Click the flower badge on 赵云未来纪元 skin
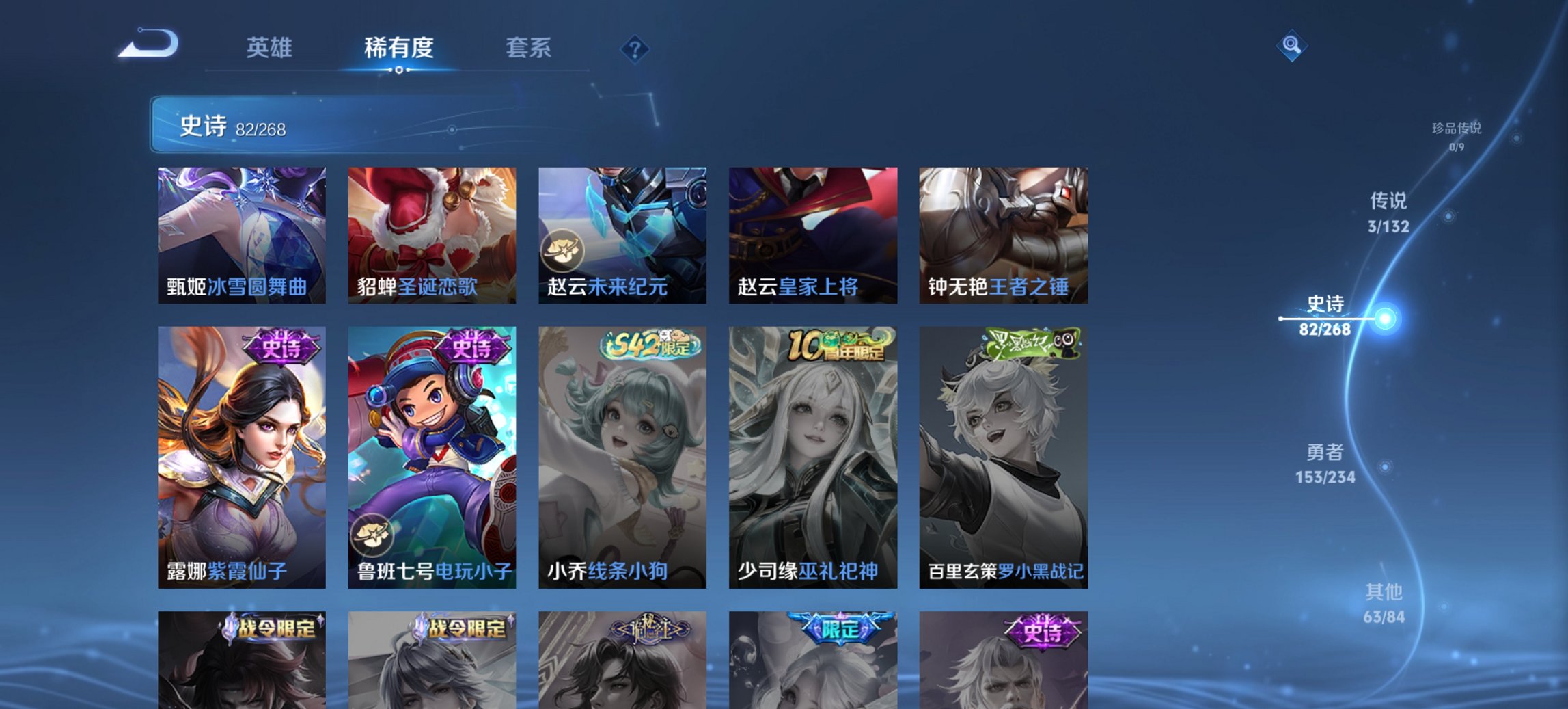This screenshot has height=709, width=1568. (562, 250)
